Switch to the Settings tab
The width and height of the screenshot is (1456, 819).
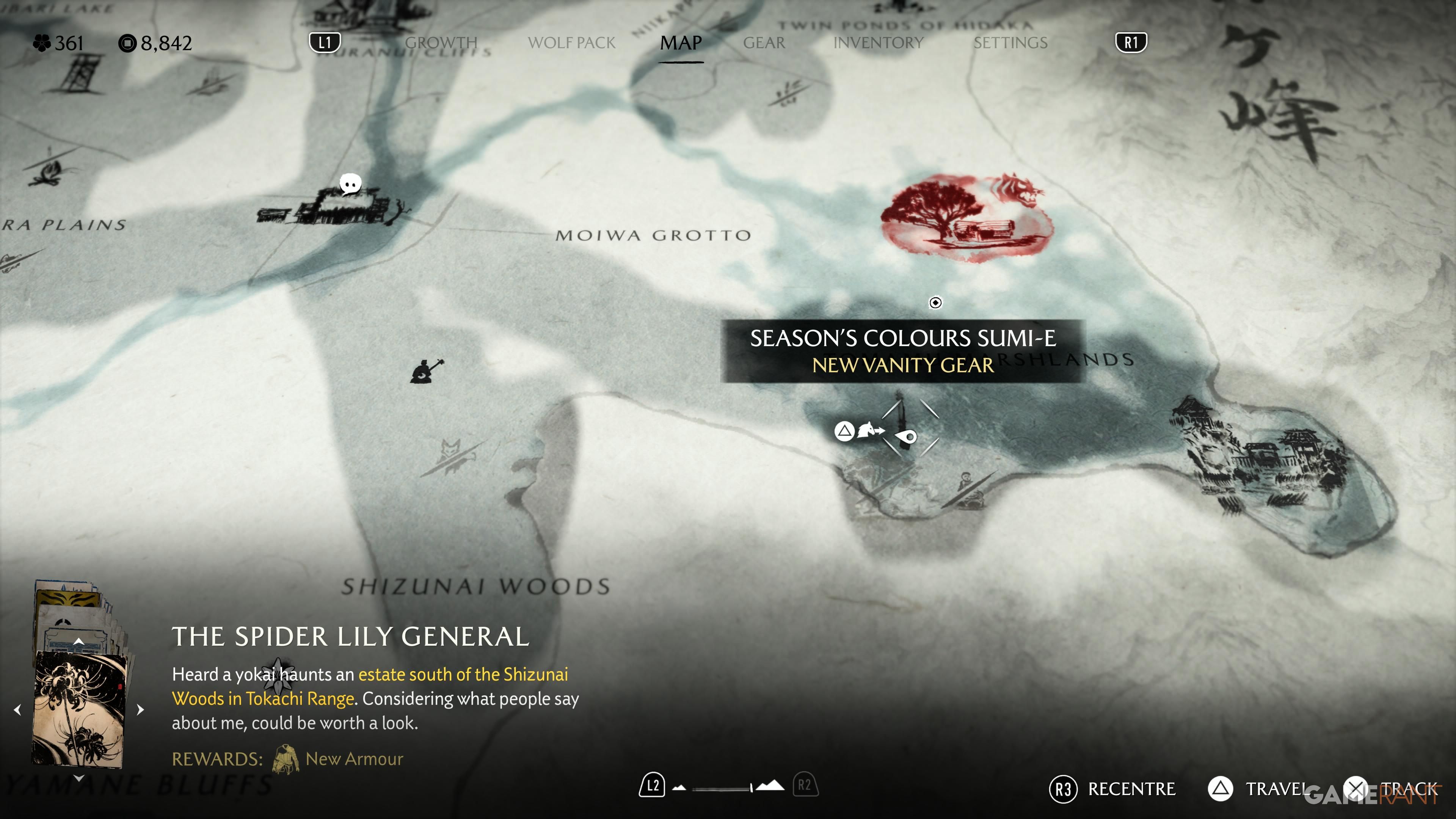point(1010,43)
